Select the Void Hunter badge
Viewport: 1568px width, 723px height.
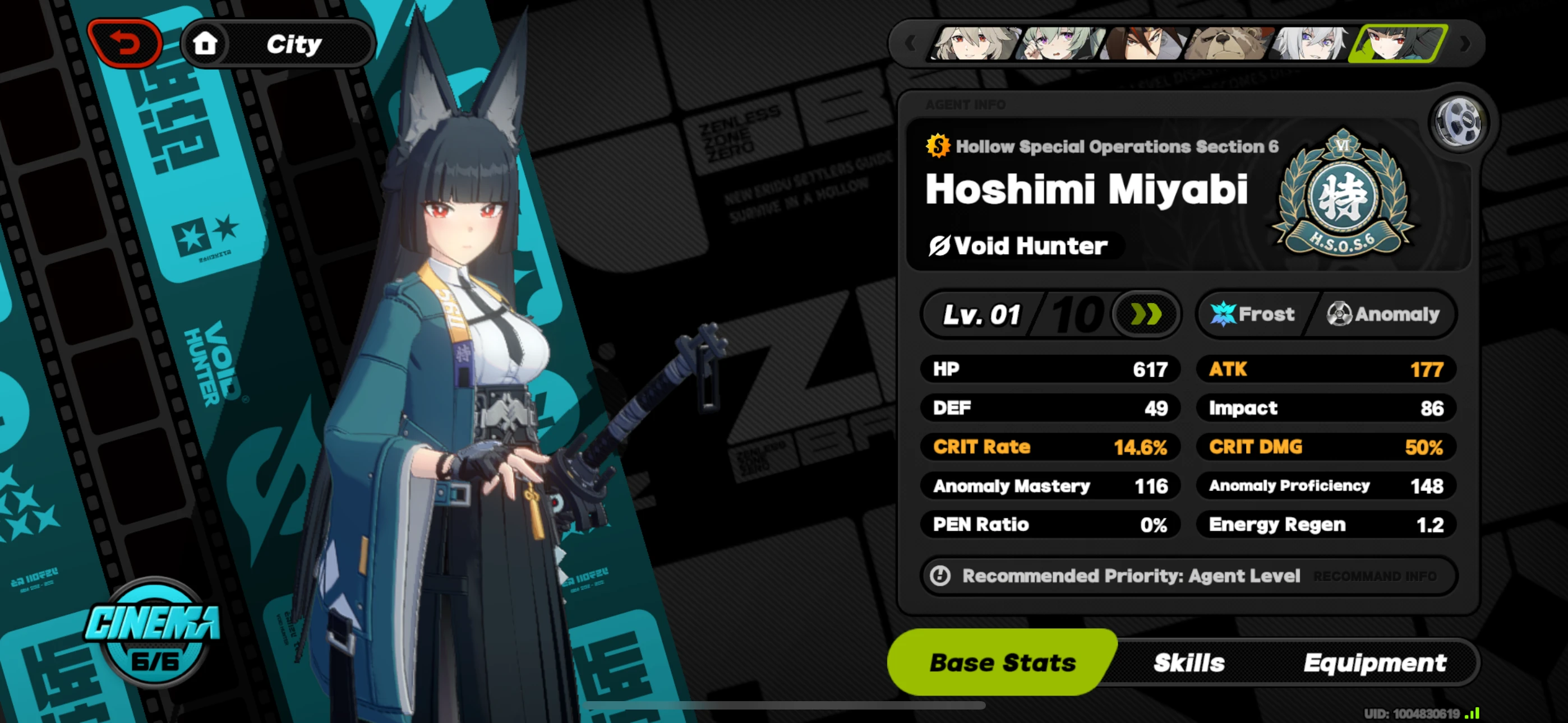coord(1025,246)
